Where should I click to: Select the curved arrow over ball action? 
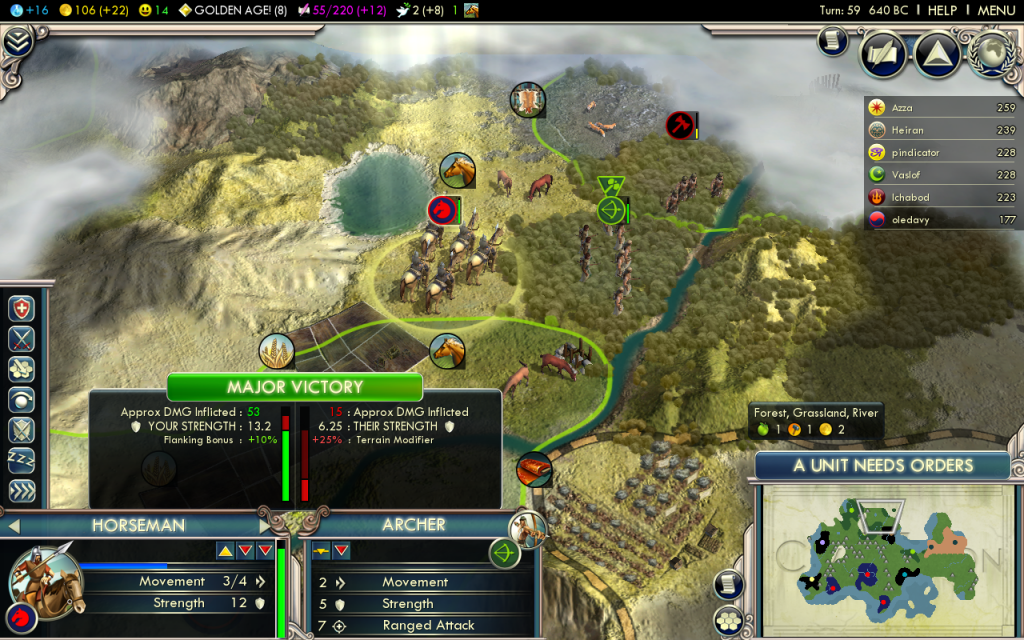pos(22,399)
